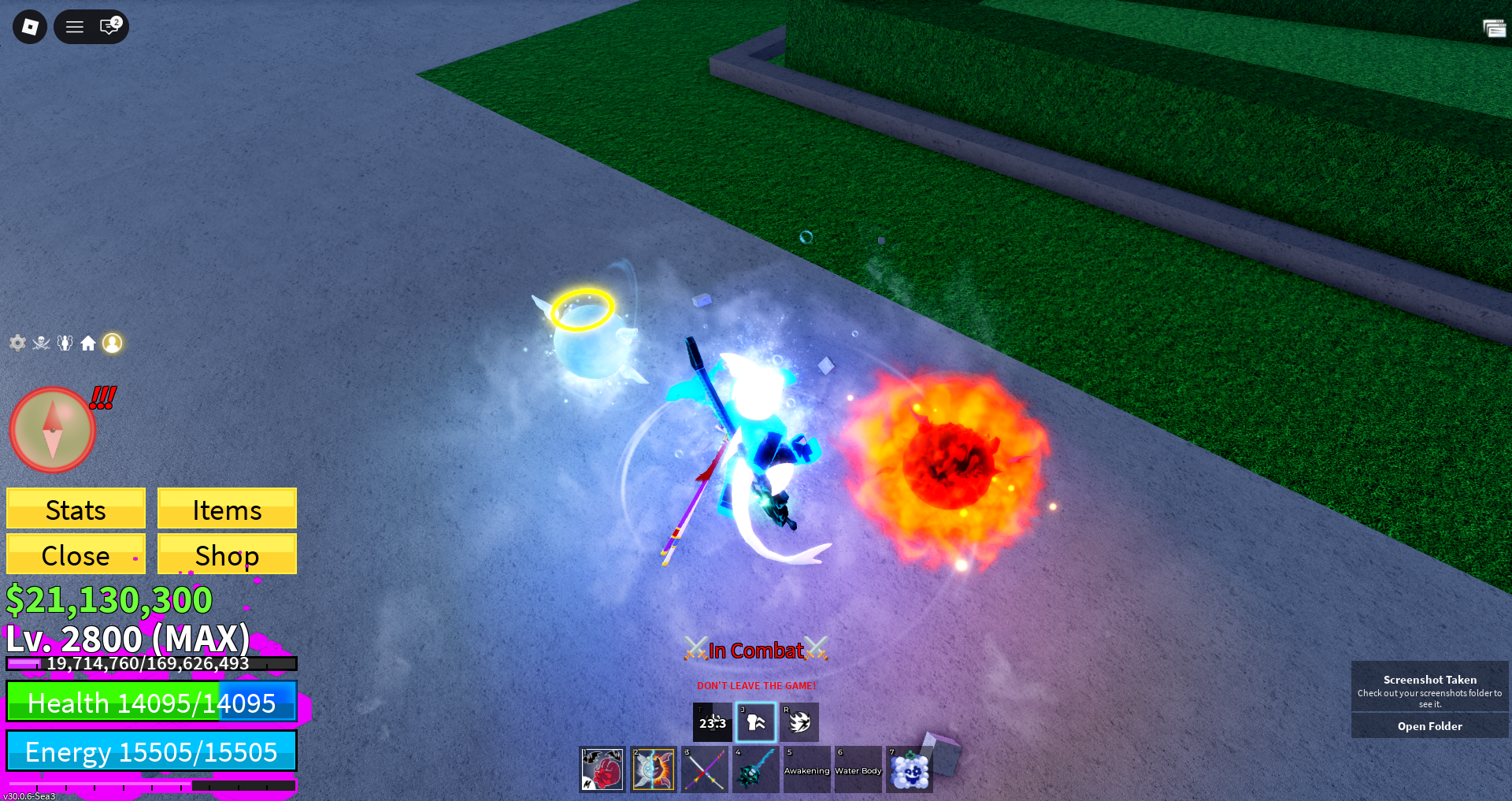Open the crew people icon

point(65,343)
